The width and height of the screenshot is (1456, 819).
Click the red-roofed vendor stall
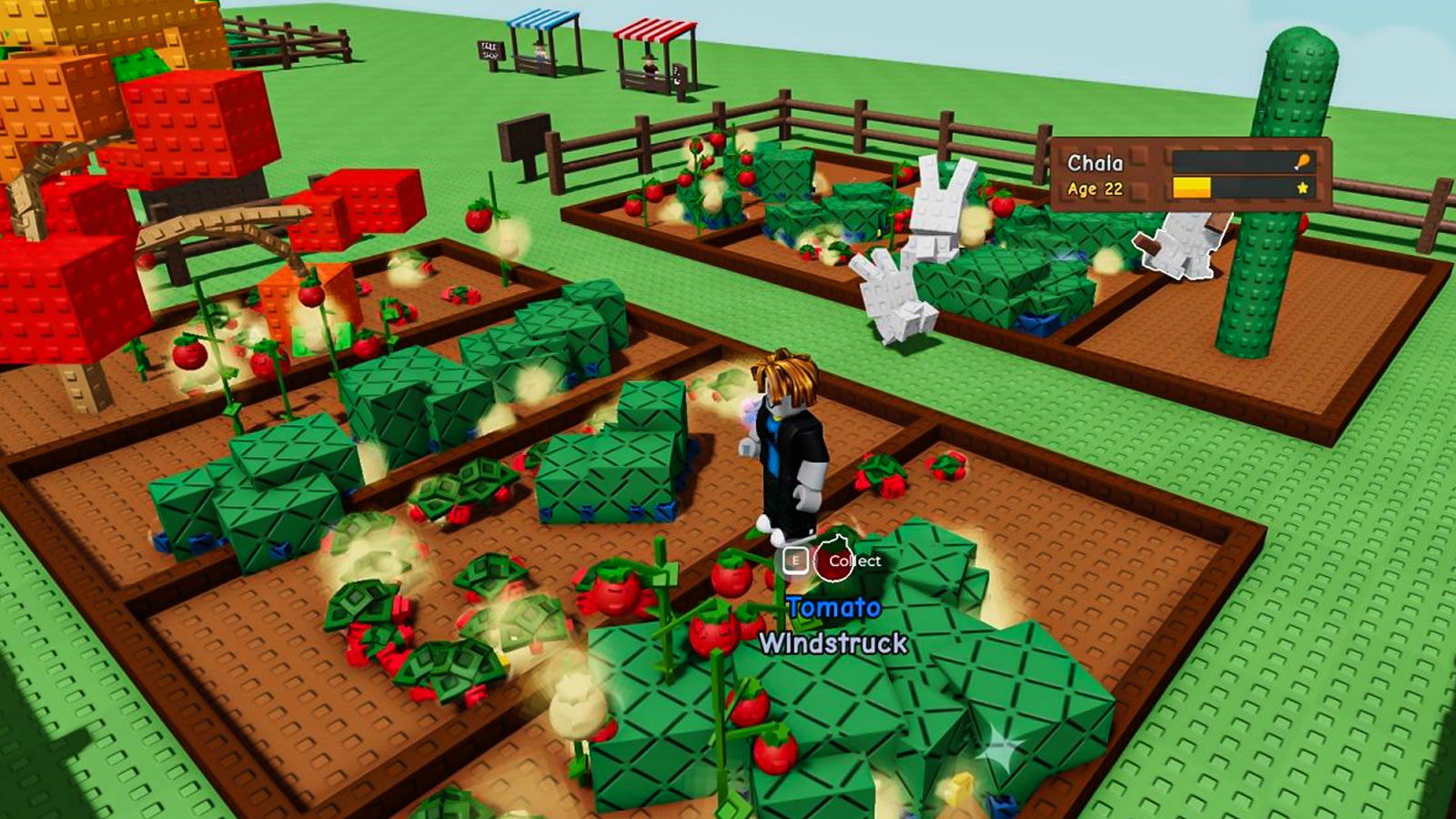653,45
